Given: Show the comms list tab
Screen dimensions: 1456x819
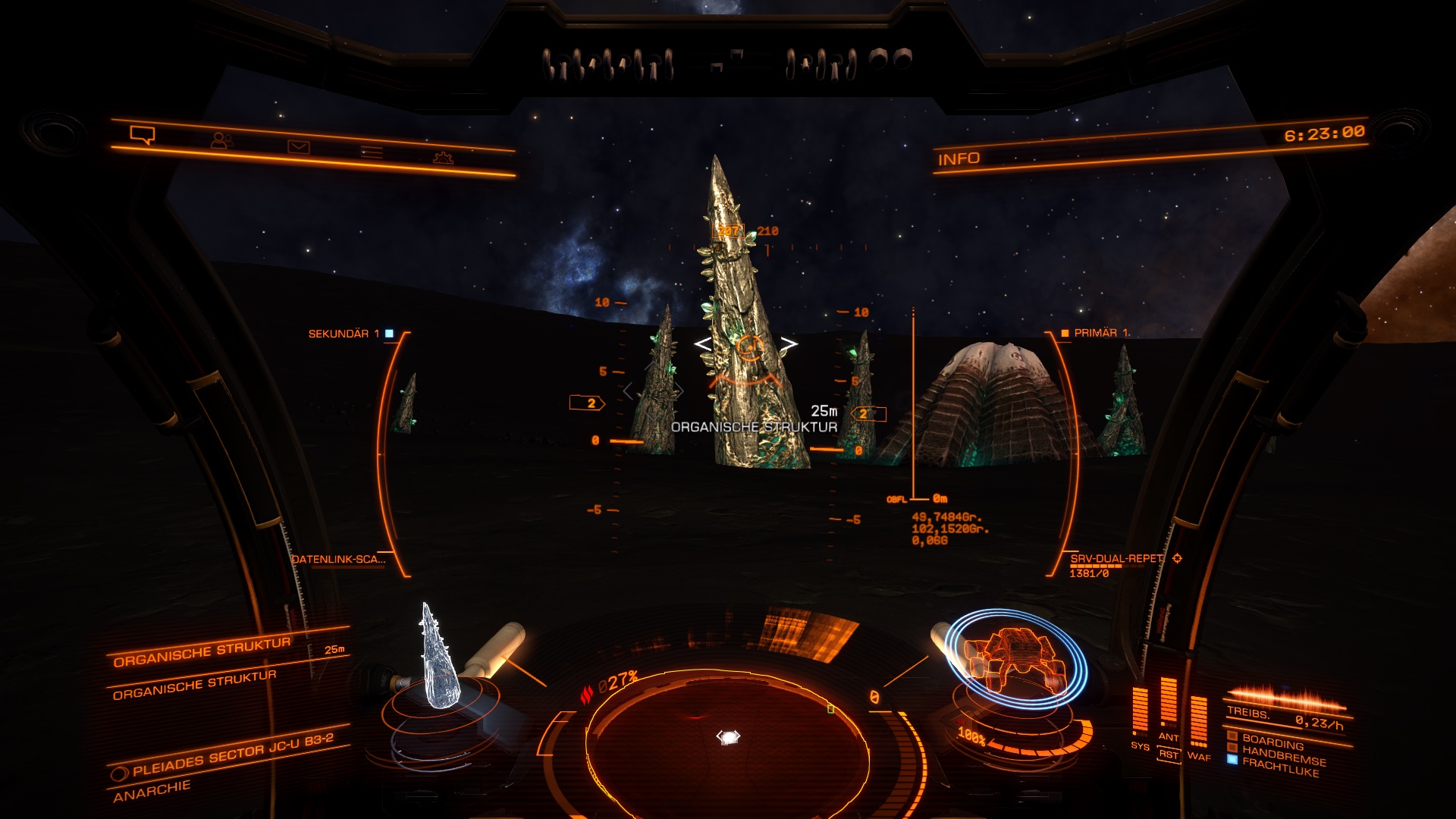Looking at the screenshot, I should pyautogui.click(x=372, y=152).
